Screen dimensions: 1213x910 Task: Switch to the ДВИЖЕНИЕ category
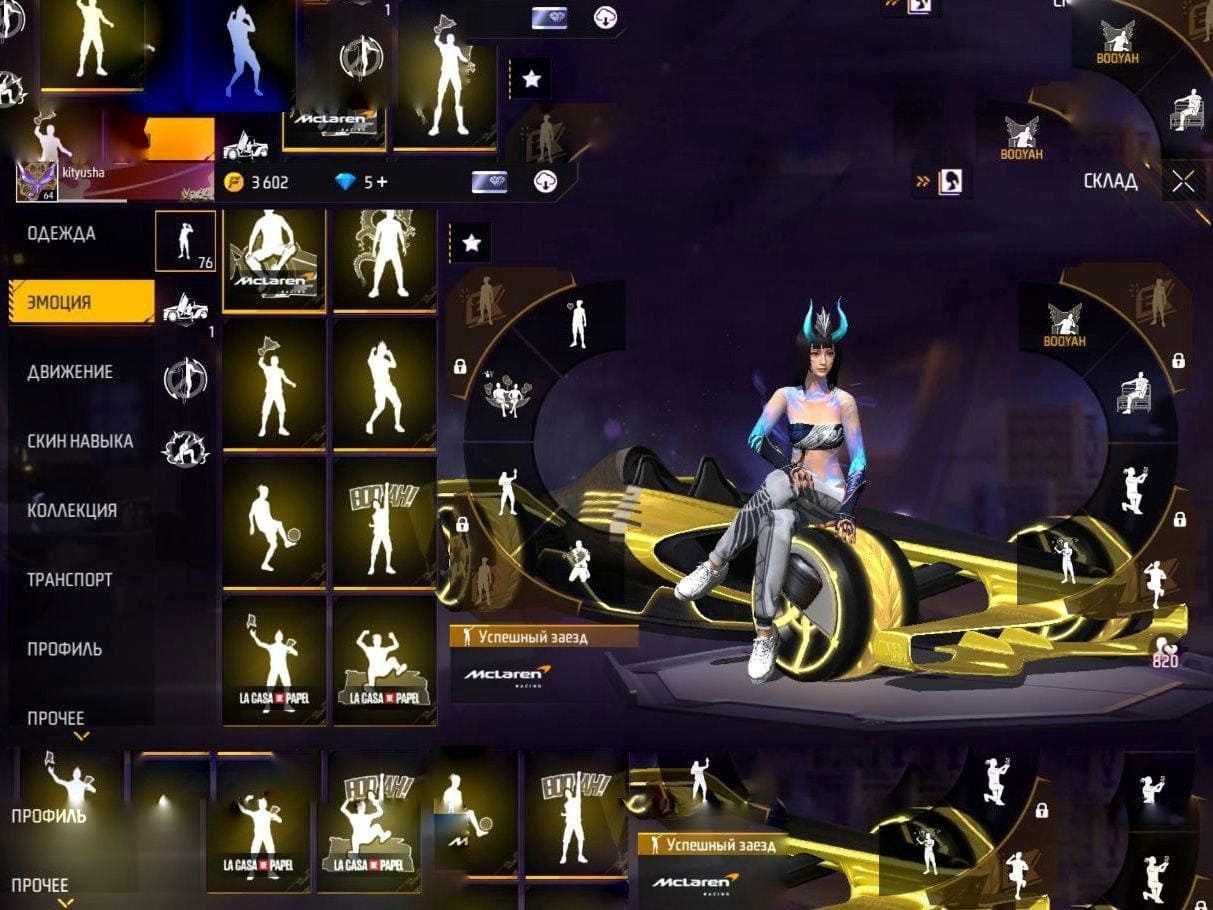pos(70,372)
